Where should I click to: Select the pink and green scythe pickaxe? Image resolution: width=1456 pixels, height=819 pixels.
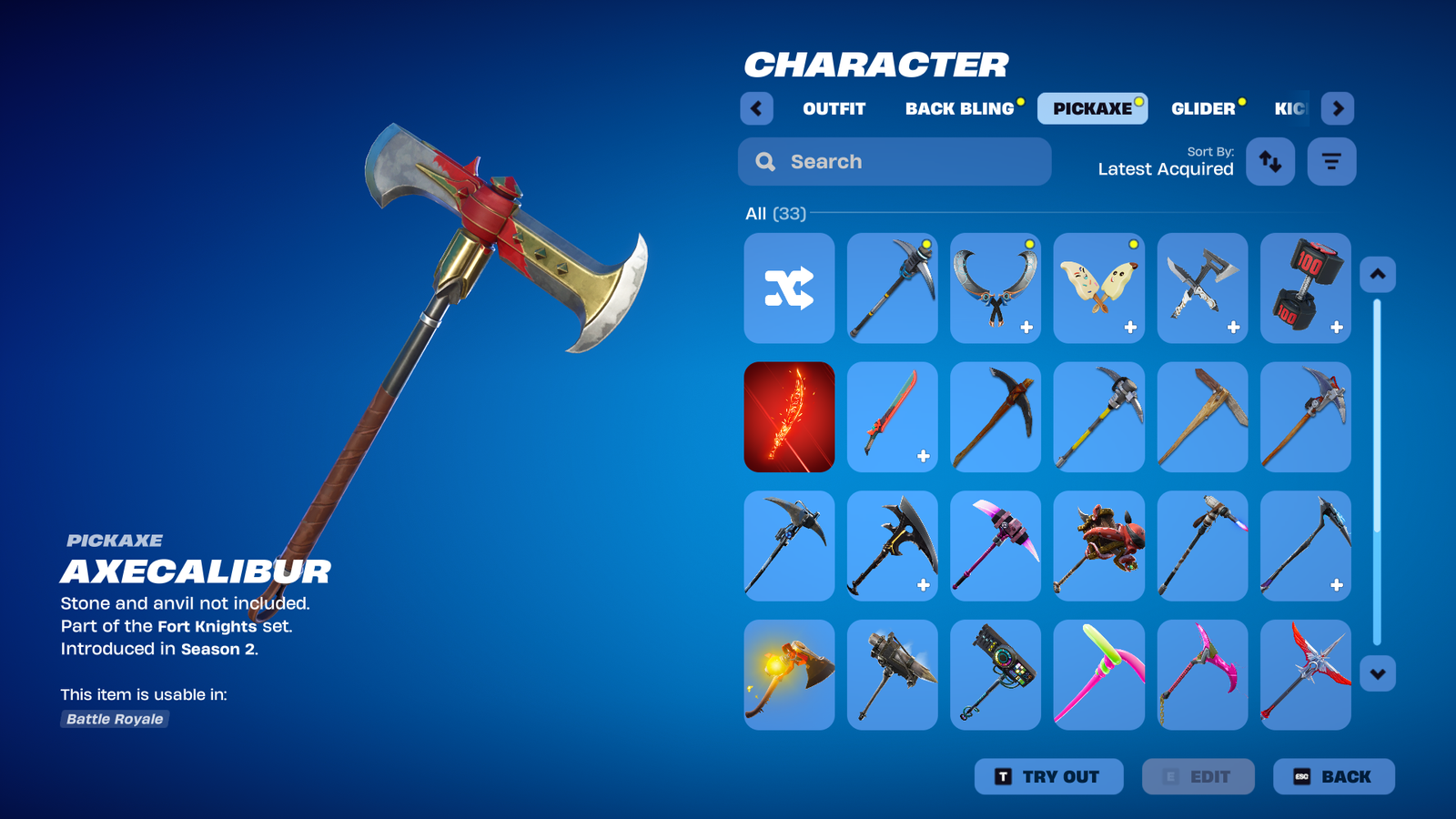(1098, 674)
